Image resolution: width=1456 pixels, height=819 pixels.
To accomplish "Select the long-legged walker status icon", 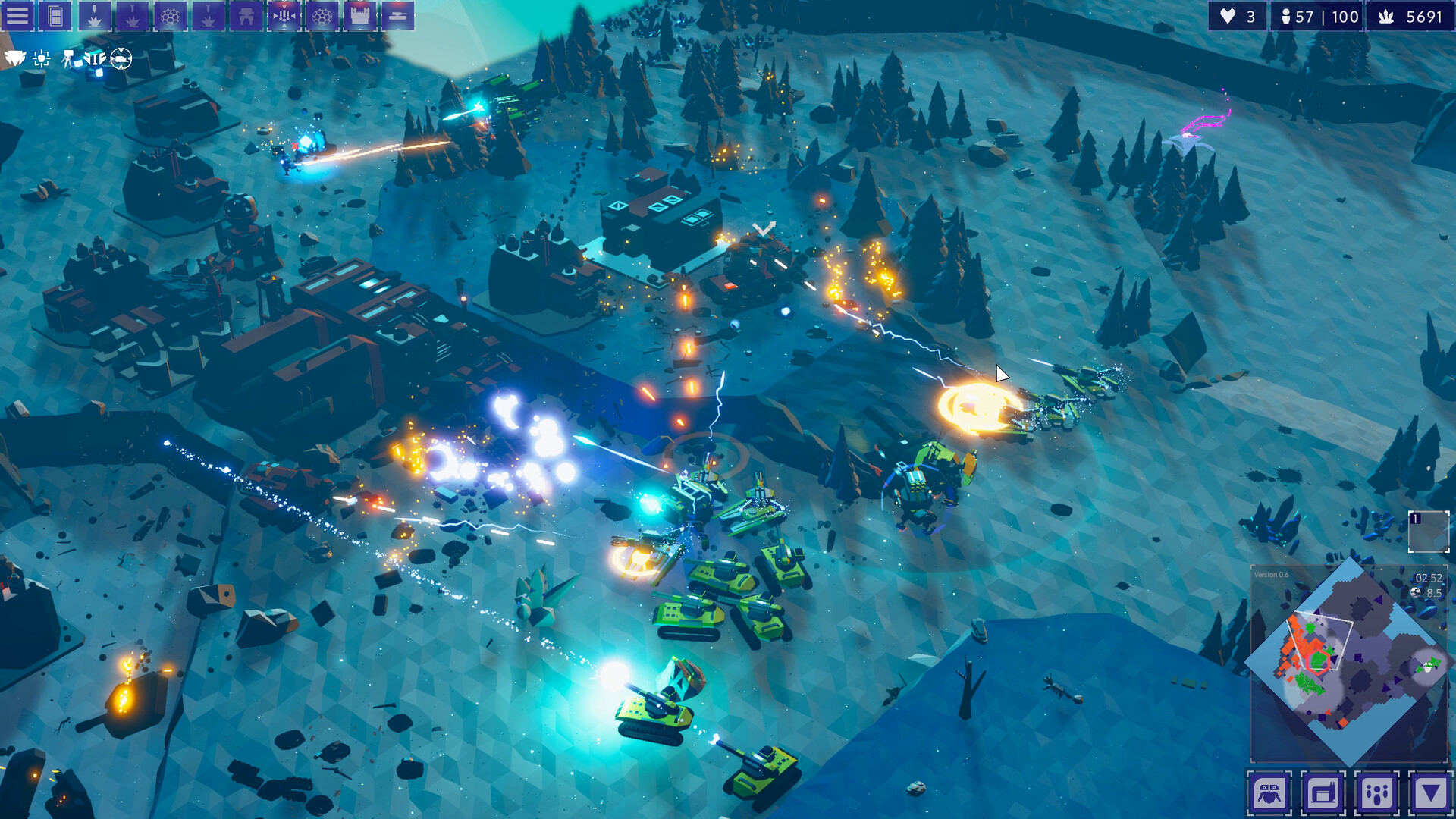I will coord(68,58).
